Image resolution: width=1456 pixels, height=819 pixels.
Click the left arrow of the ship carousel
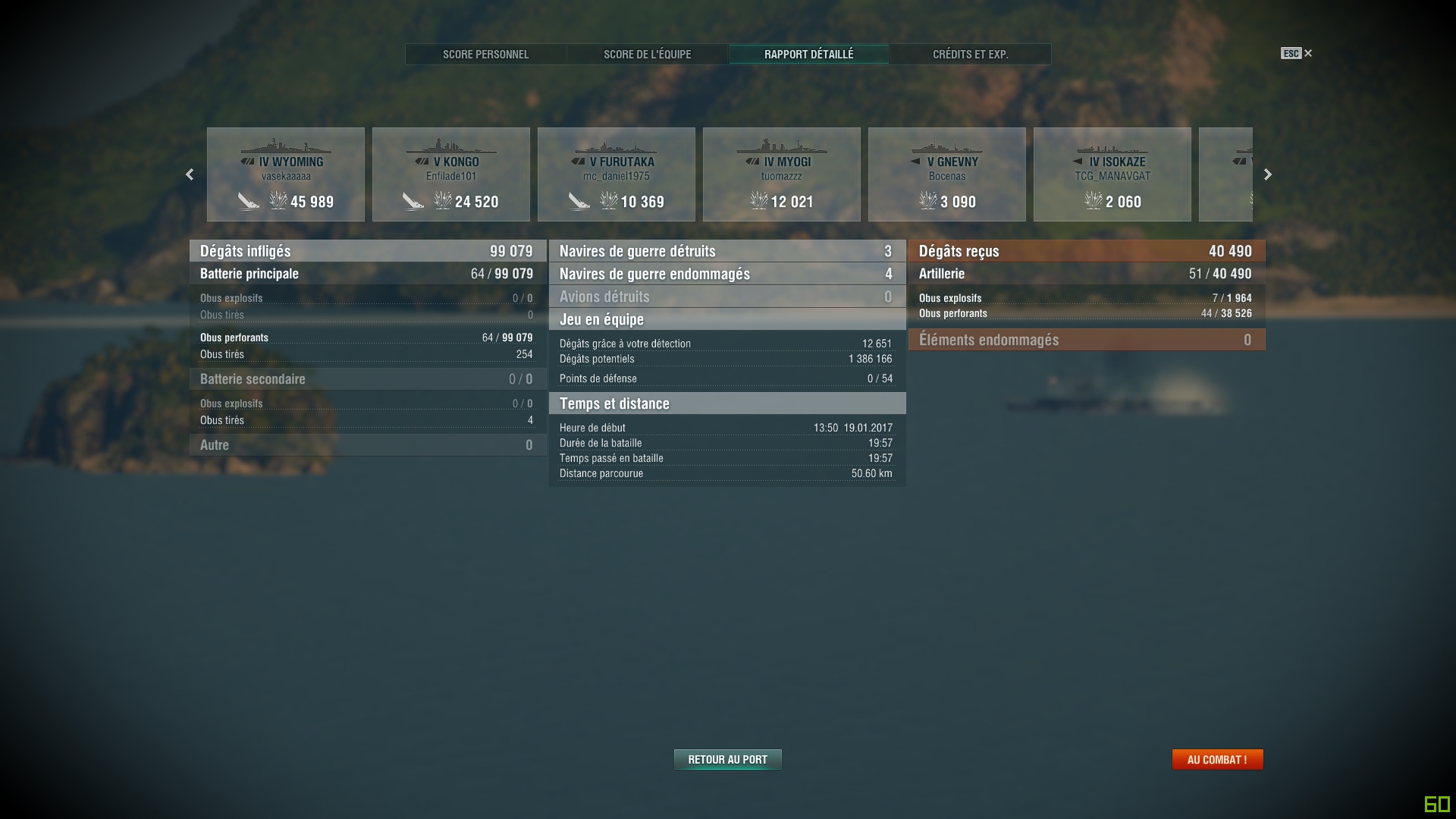(x=190, y=174)
